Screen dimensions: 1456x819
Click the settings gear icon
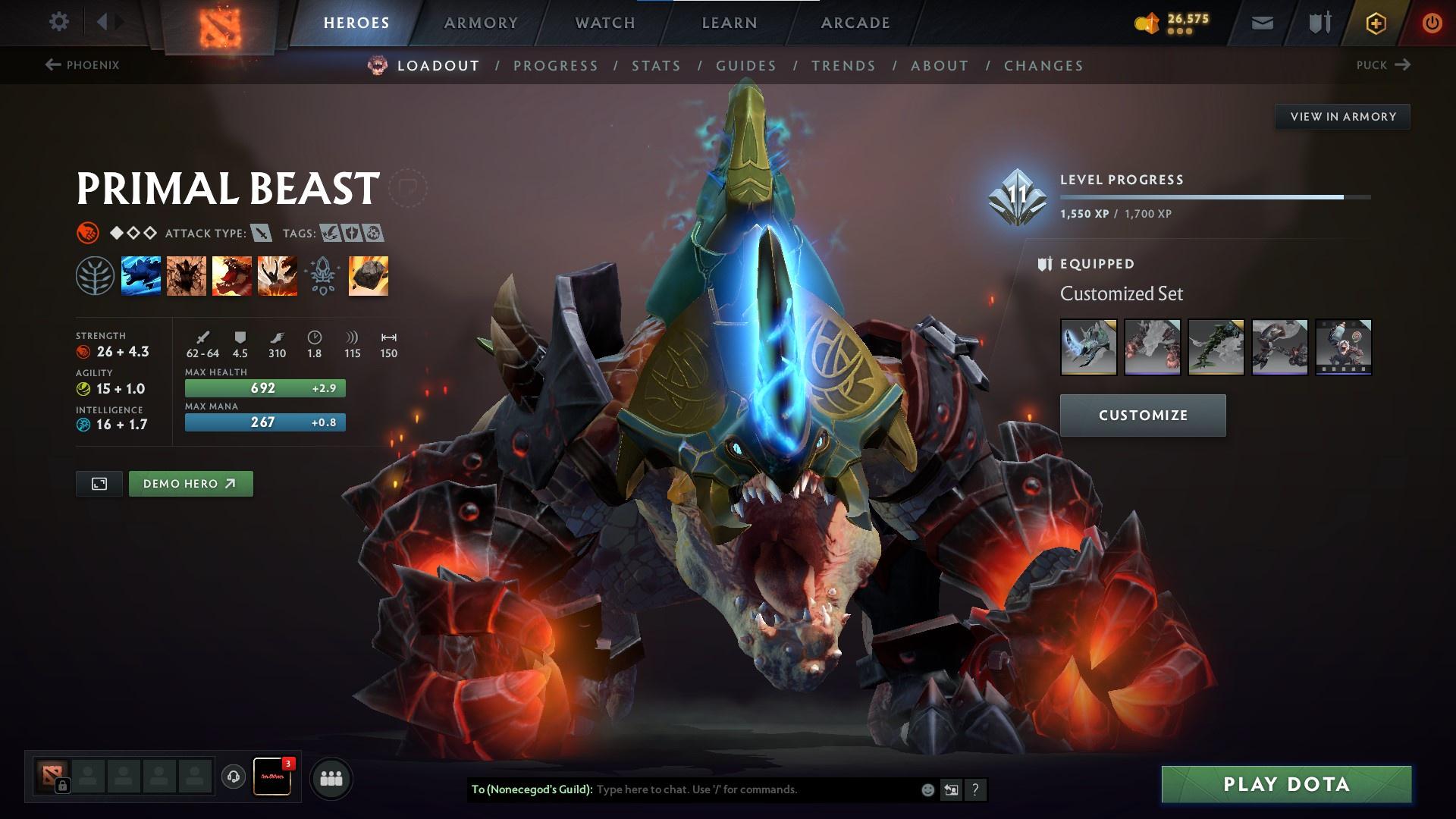pos(59,22)
